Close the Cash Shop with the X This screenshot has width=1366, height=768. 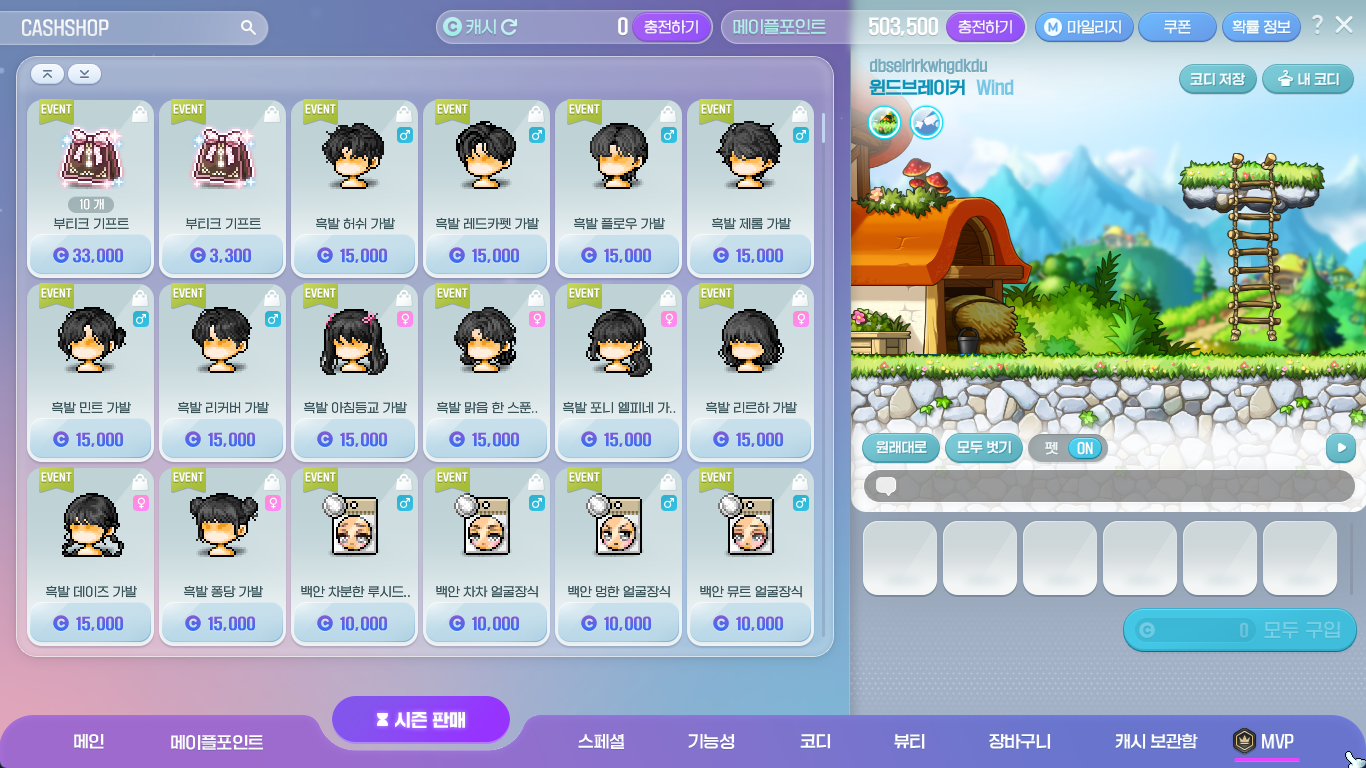[x=1344, y=25]
